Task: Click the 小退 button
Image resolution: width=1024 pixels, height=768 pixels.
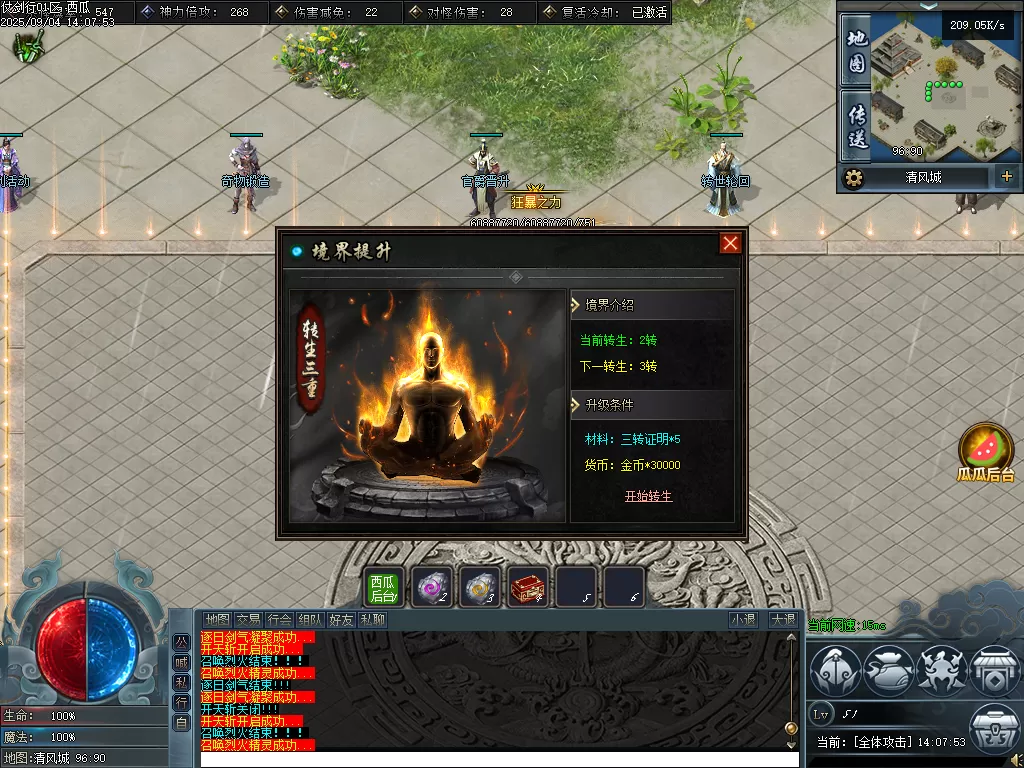Action: [x=744, y=620]
